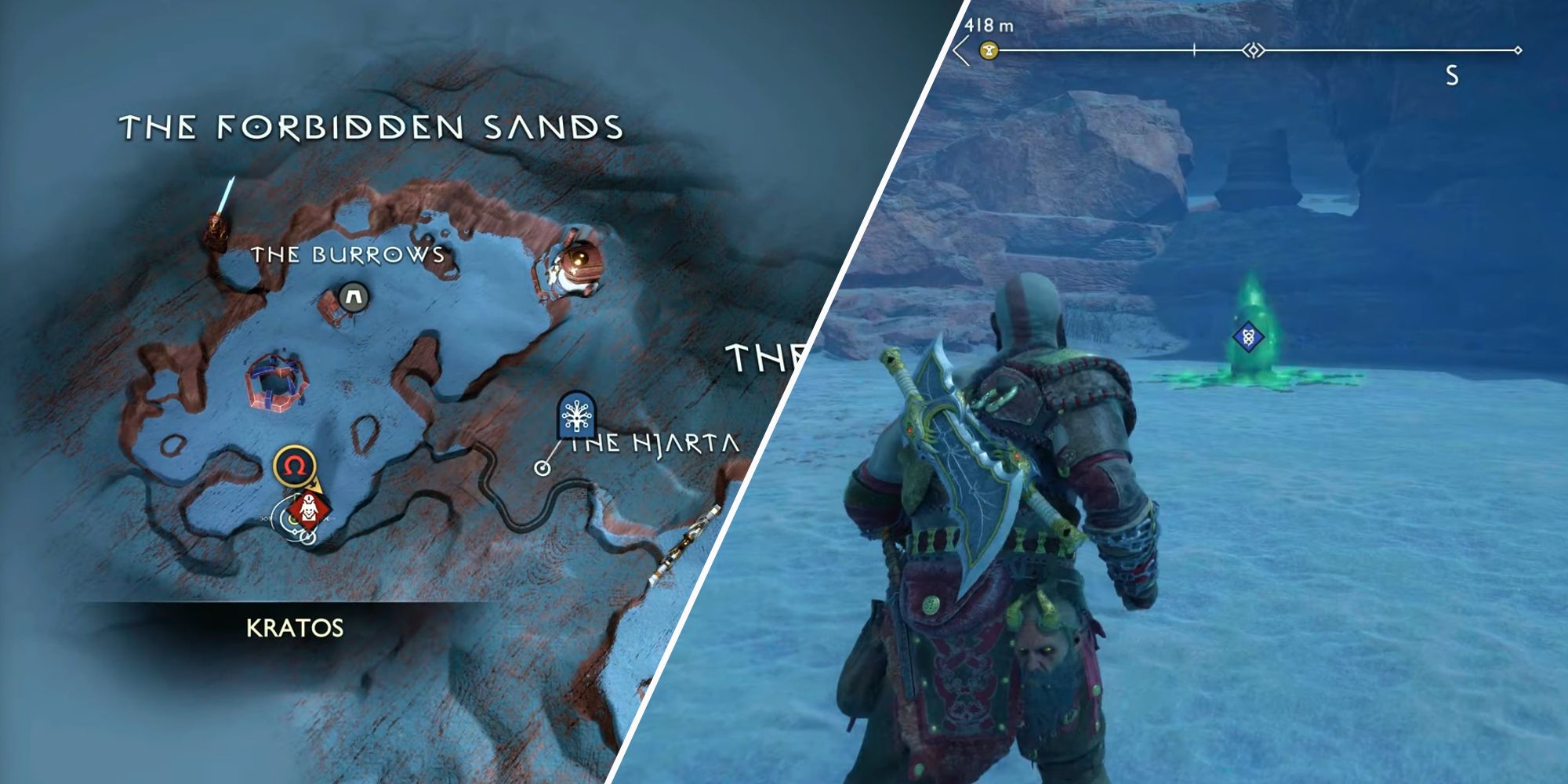Select the THE FORBIDDEN SANDS region title
1568x784 pixels.
[368, 125]
